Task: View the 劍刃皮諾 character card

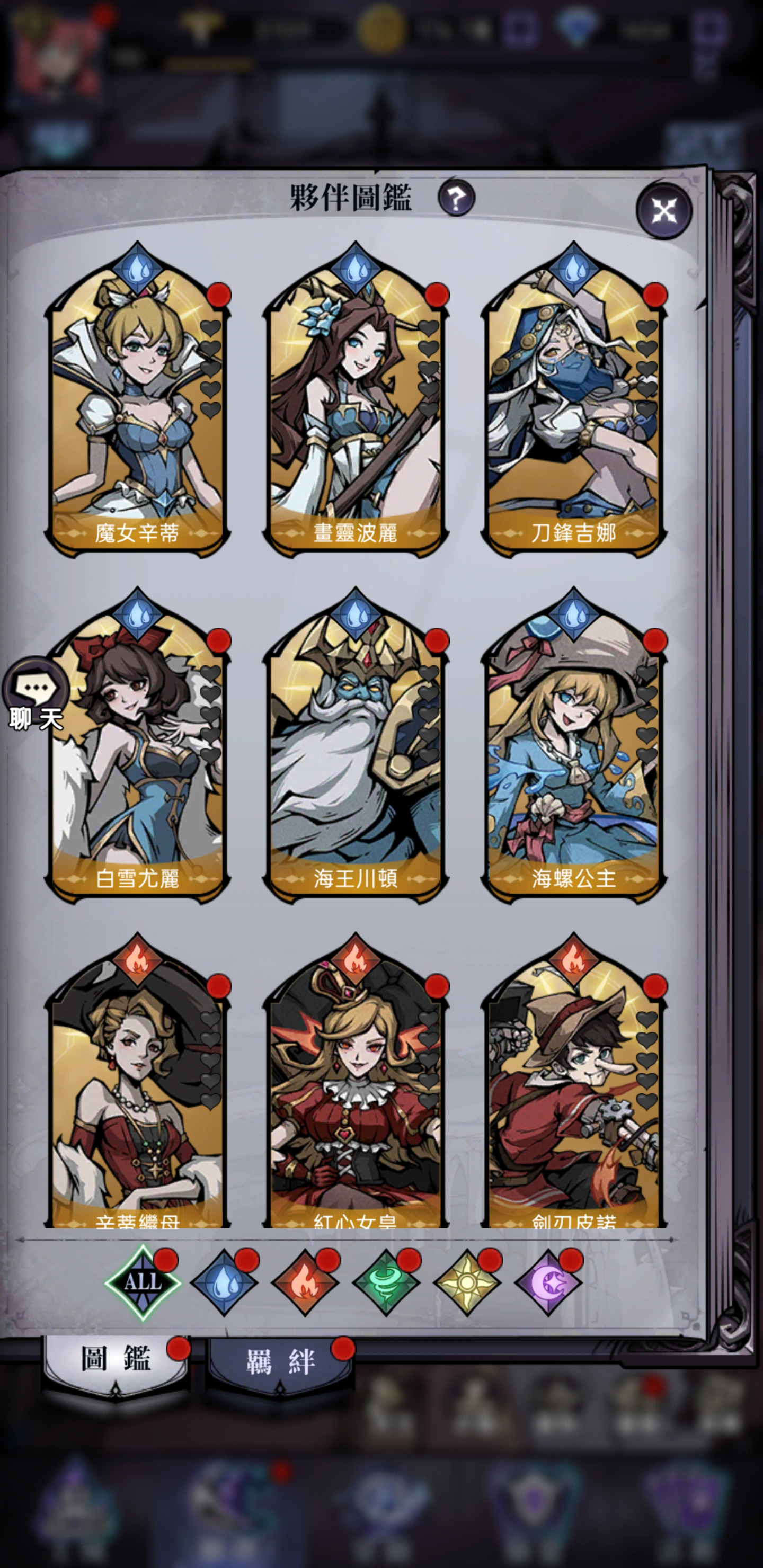Action: point(574,1095)
